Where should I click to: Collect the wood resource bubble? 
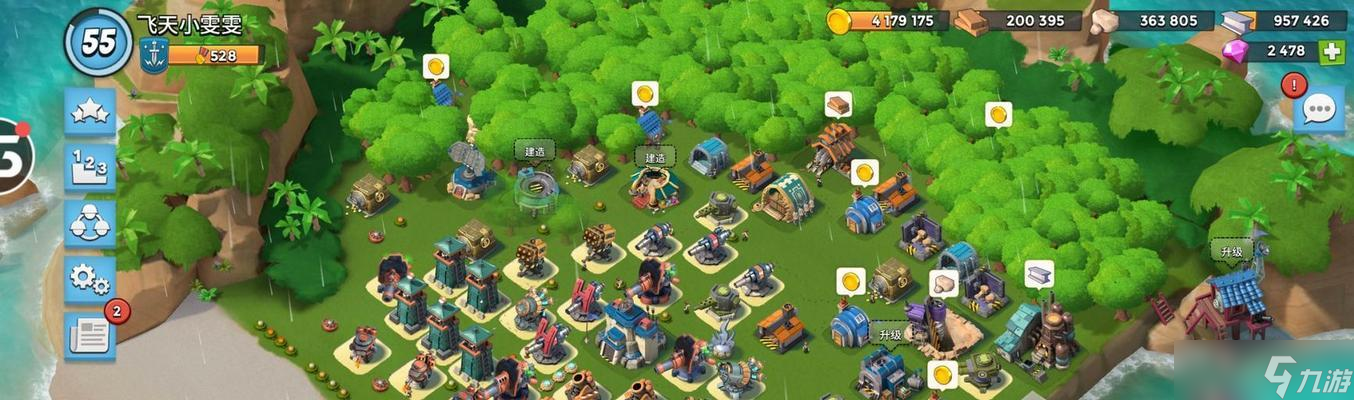(837, 104)
